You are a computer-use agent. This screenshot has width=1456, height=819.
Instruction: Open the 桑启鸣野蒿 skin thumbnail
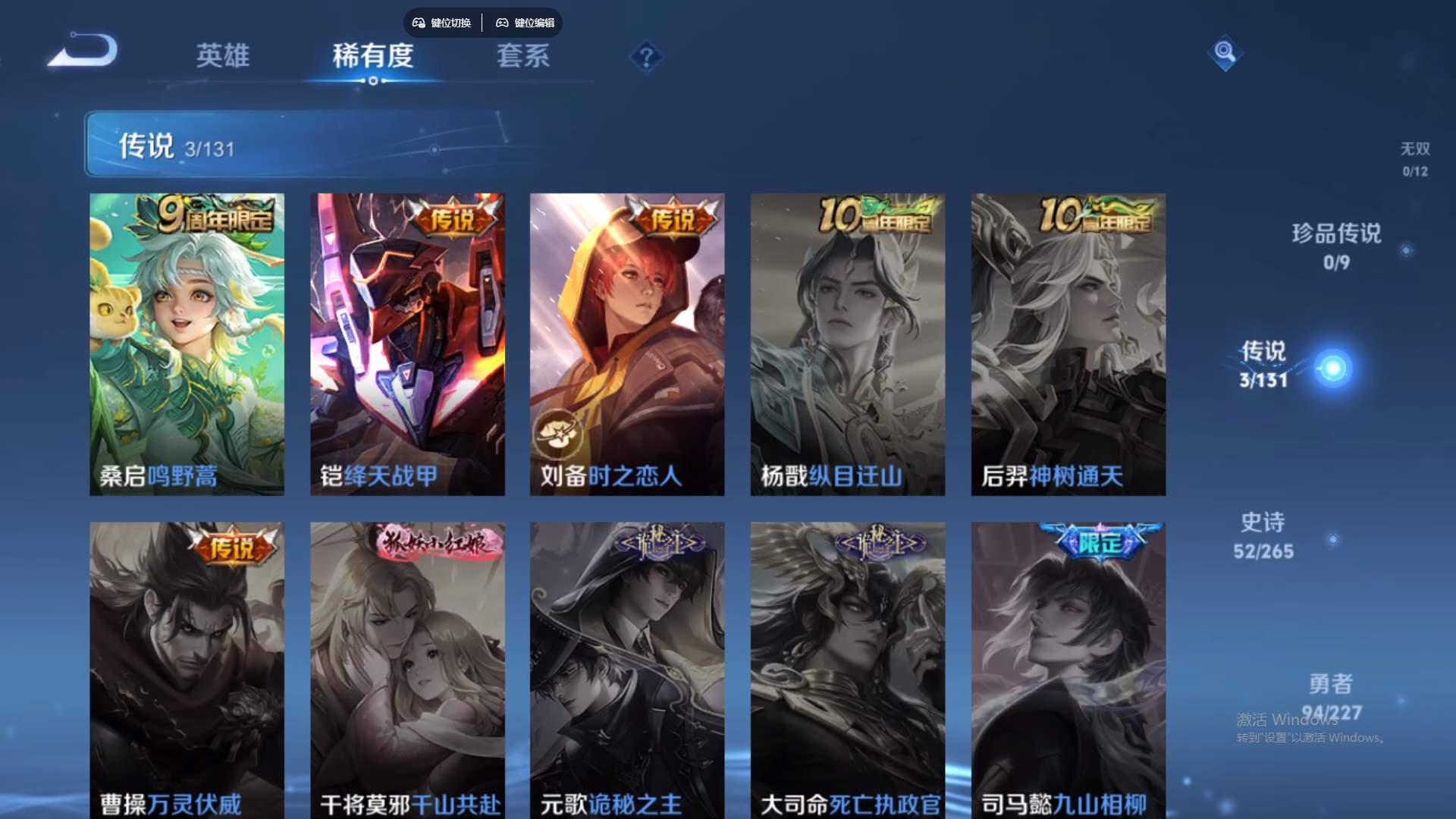[187, 343]
